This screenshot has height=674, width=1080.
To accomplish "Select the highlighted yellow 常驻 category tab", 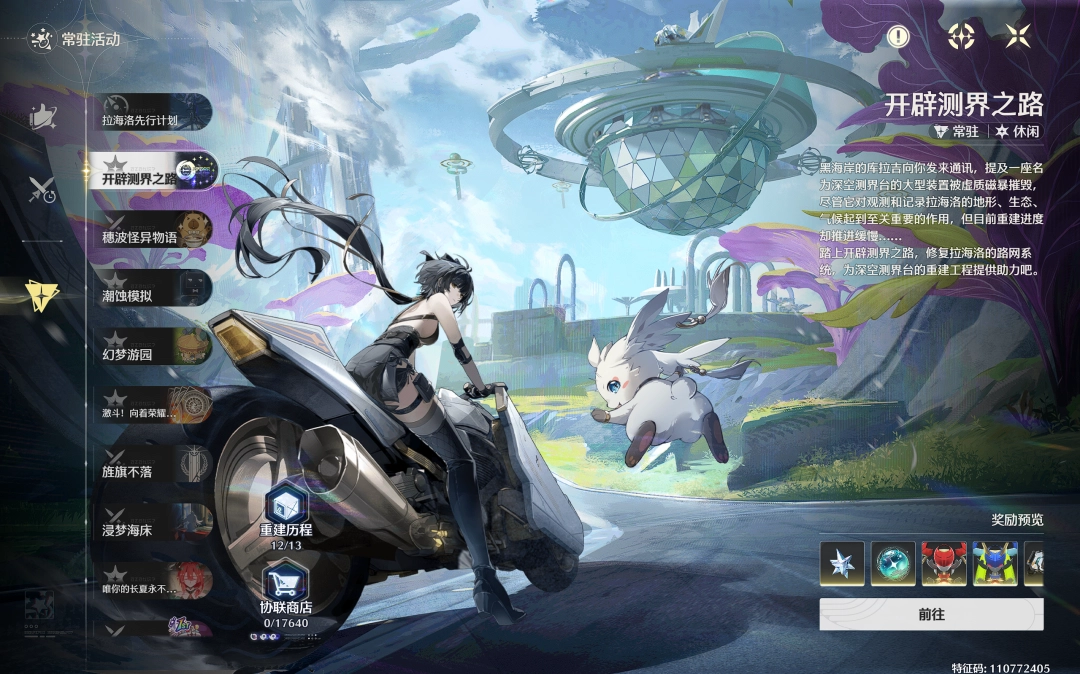I will pyautogui.click(x=42, y=292).
